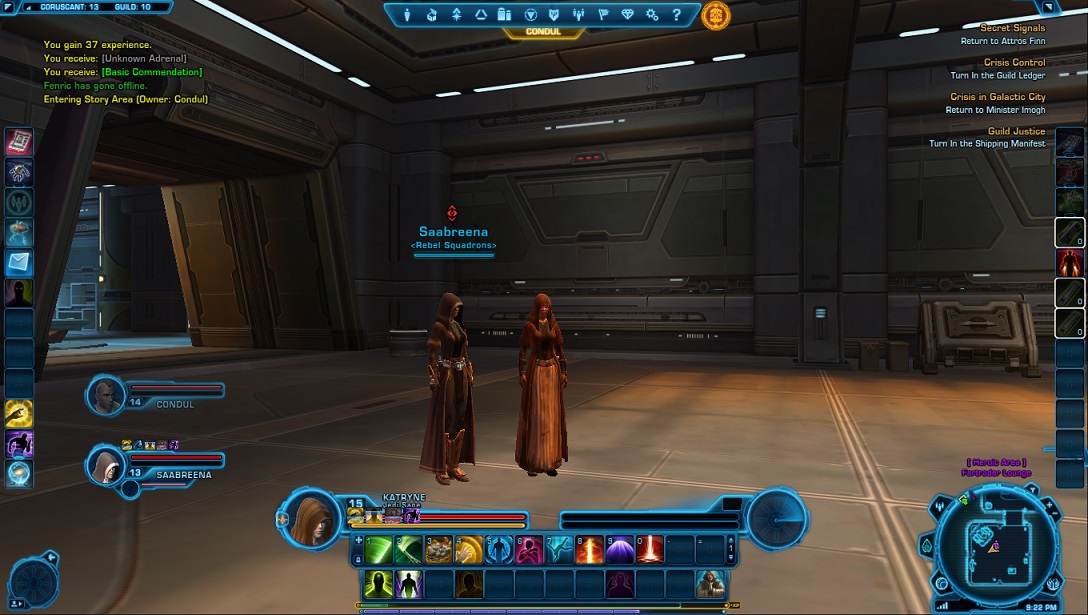Click the gold Cartel Market coin button

coord(715,15)
